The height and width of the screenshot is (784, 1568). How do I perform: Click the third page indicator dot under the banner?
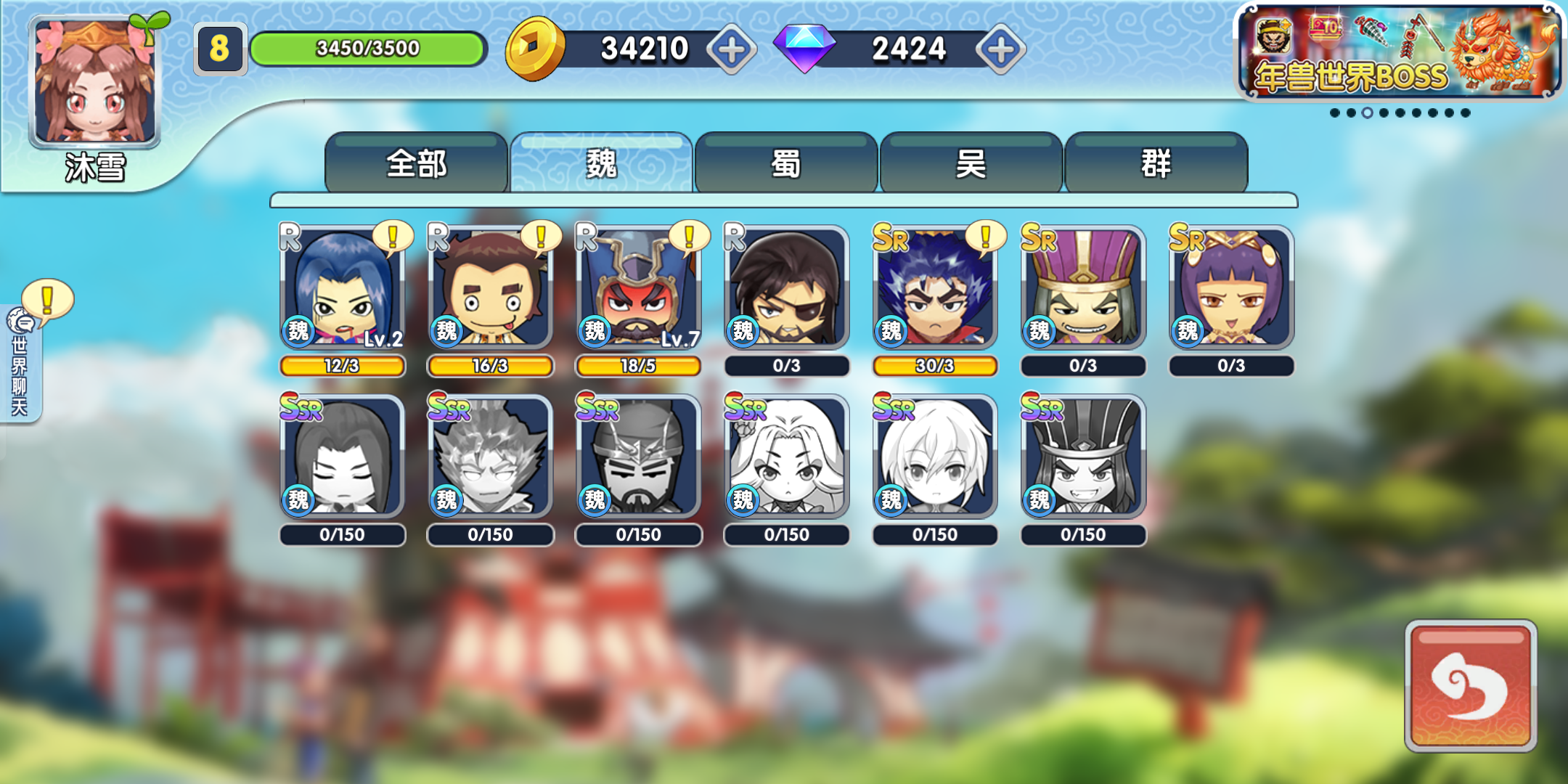coord(1368,111)
